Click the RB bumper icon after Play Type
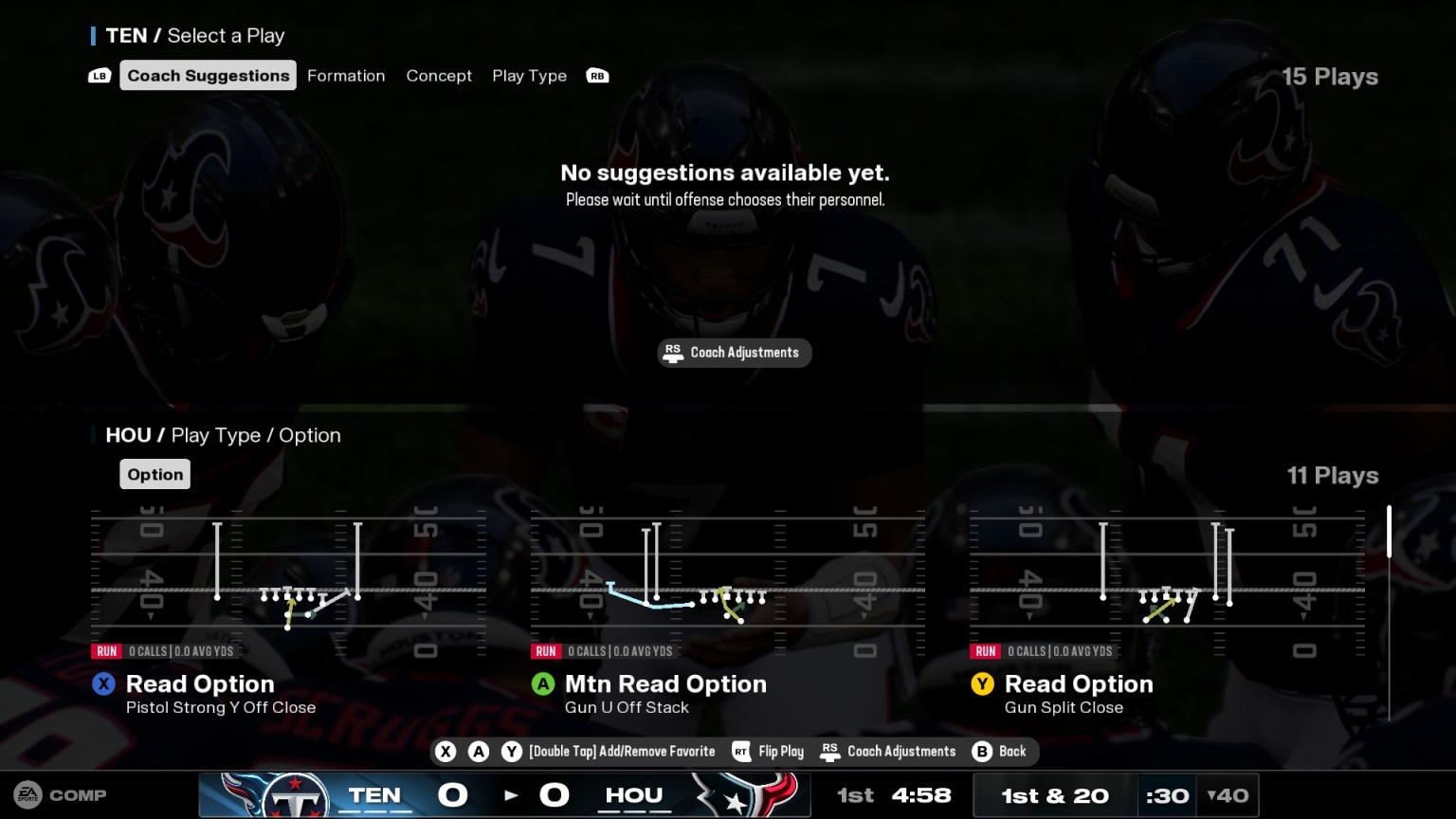The height and width of the screenshot is (819, 1456). point(597,75)
